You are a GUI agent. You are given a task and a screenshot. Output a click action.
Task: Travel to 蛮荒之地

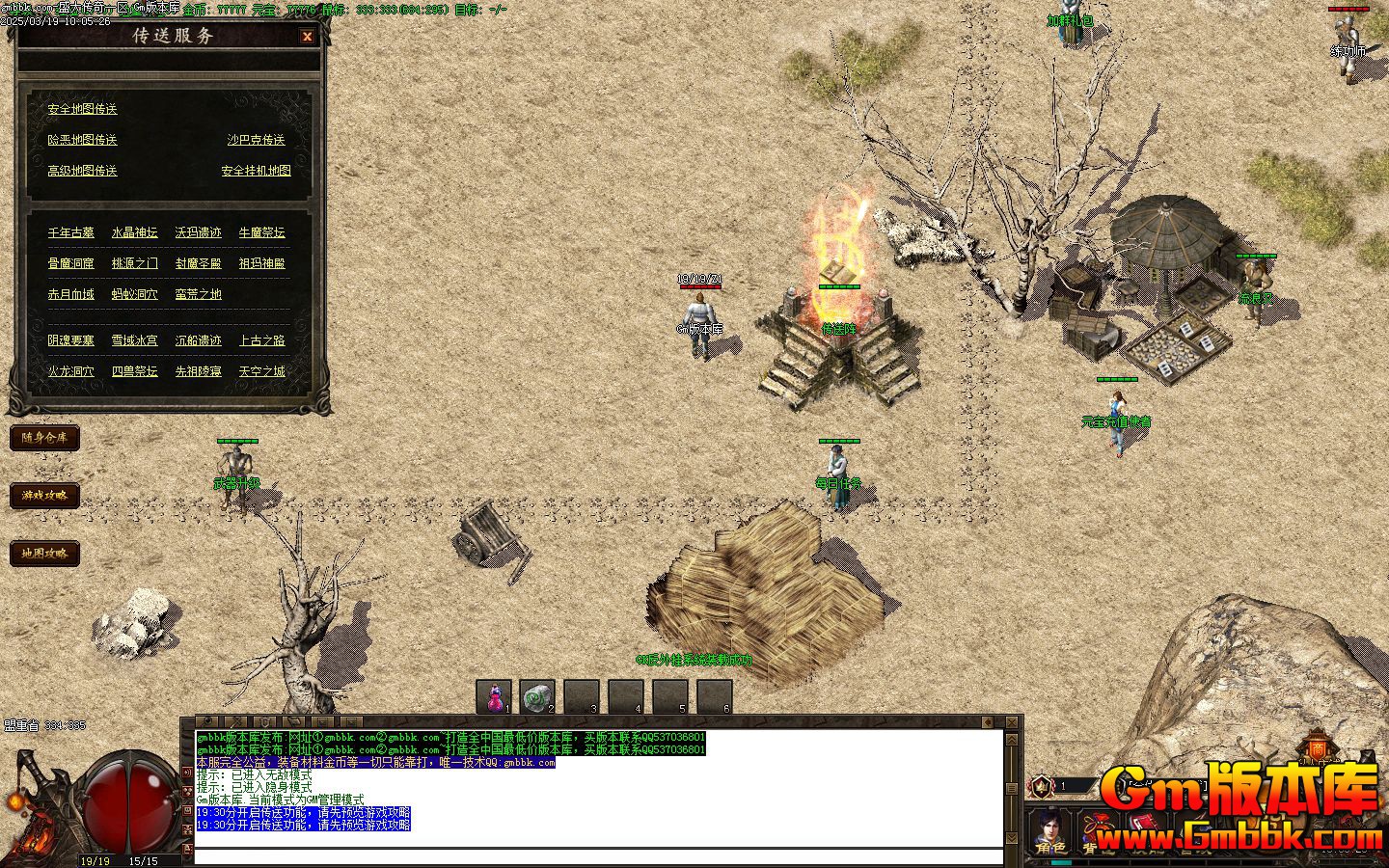[x=198, y=294]
